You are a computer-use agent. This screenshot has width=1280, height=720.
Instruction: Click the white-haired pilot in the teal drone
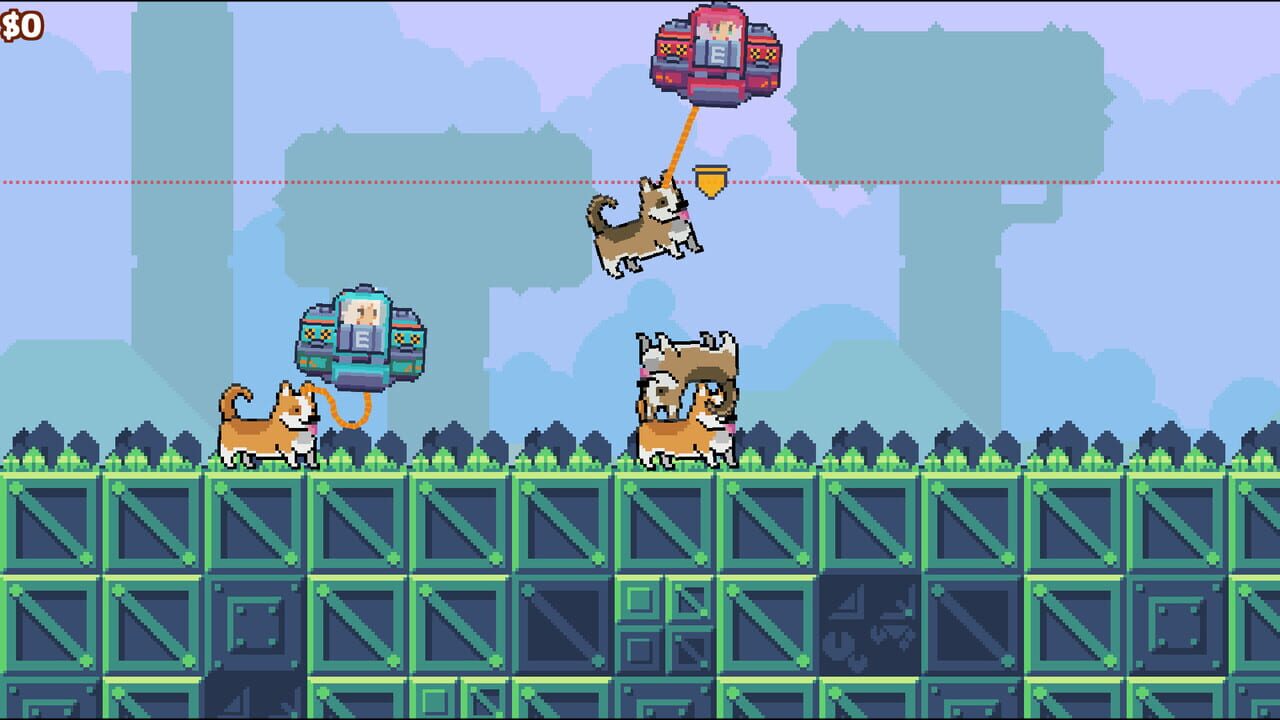(363, 312)
